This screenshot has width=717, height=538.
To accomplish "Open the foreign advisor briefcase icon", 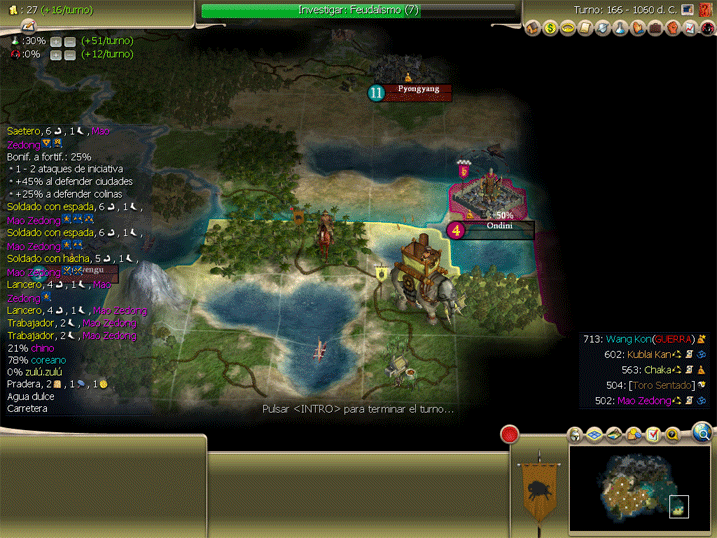I will tap(654, 28).
